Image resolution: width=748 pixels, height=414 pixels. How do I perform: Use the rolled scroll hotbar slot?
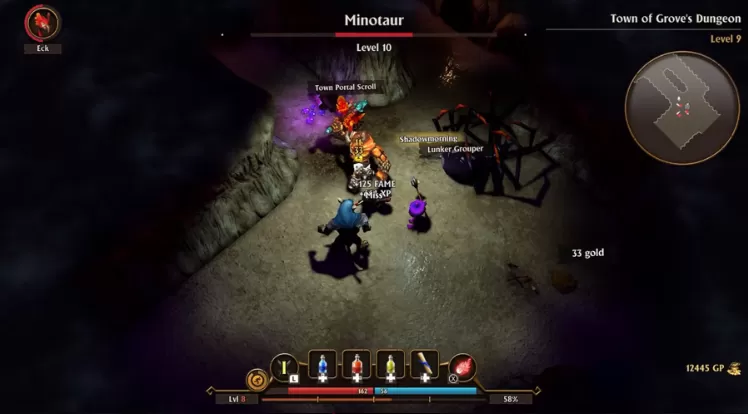(424, 365)
